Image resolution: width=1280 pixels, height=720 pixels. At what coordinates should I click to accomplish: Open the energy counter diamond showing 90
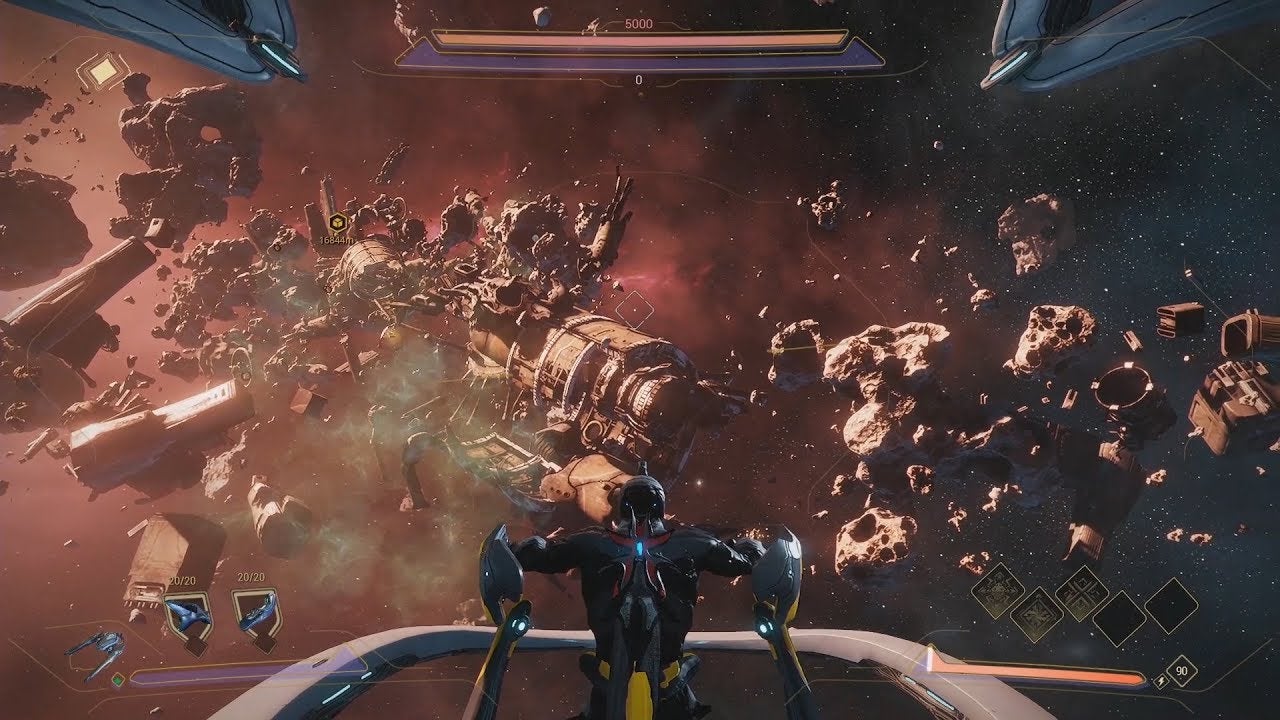pyautogui.click(x=1183, y=671)
